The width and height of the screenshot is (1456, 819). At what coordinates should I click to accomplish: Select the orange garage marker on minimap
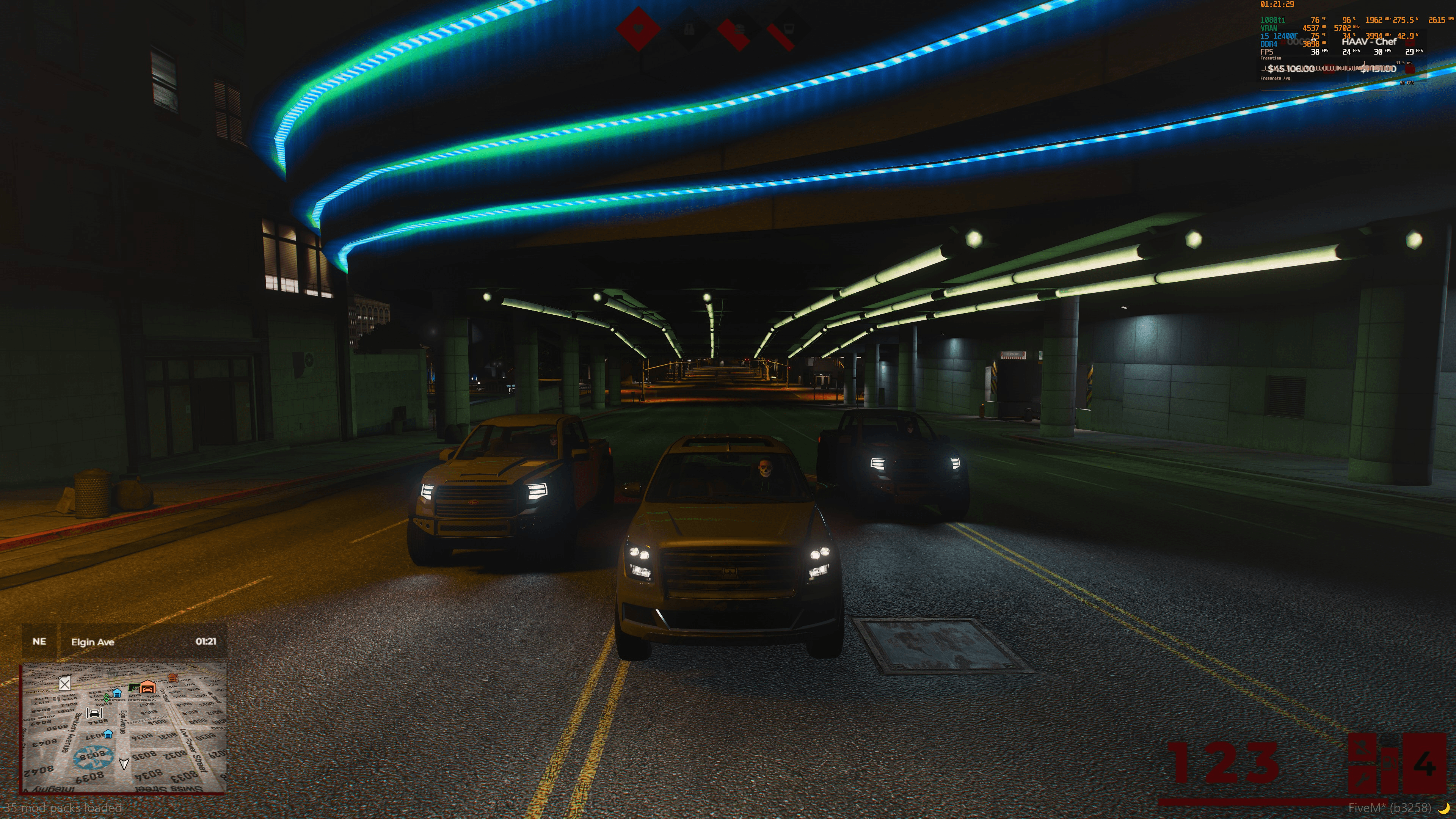147,687
